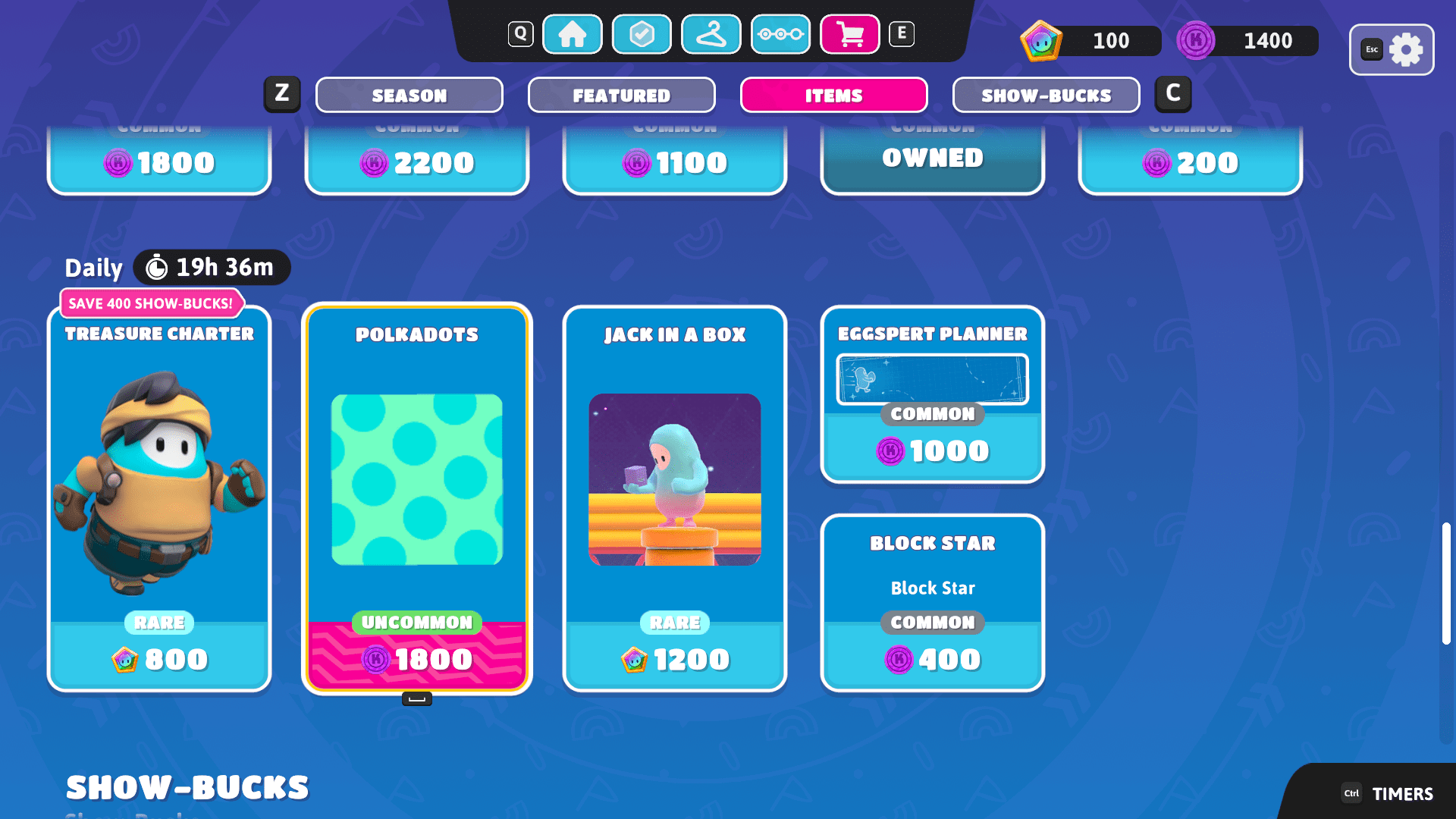Switch to the Items tab

click(833, 95)
